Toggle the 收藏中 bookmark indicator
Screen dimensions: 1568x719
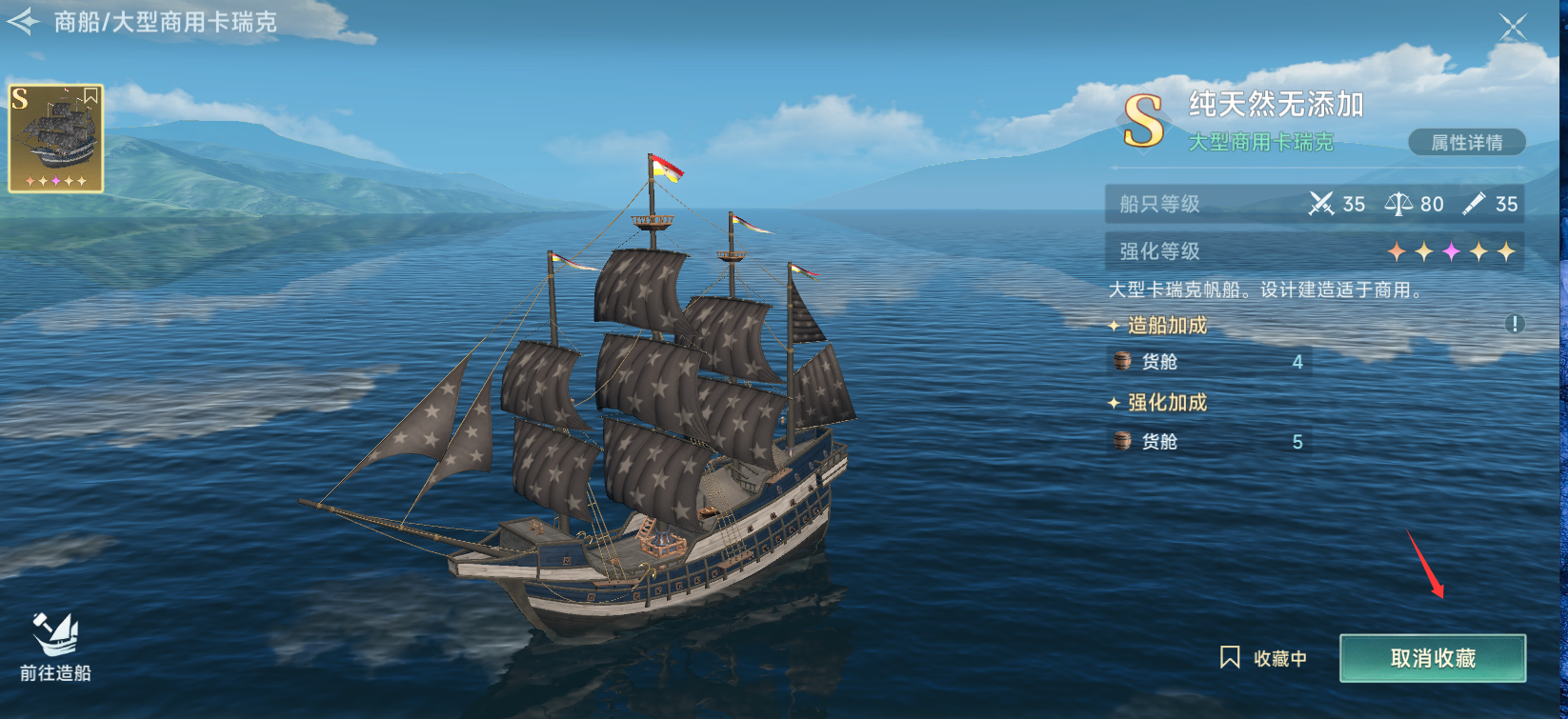pos(1263,658)
